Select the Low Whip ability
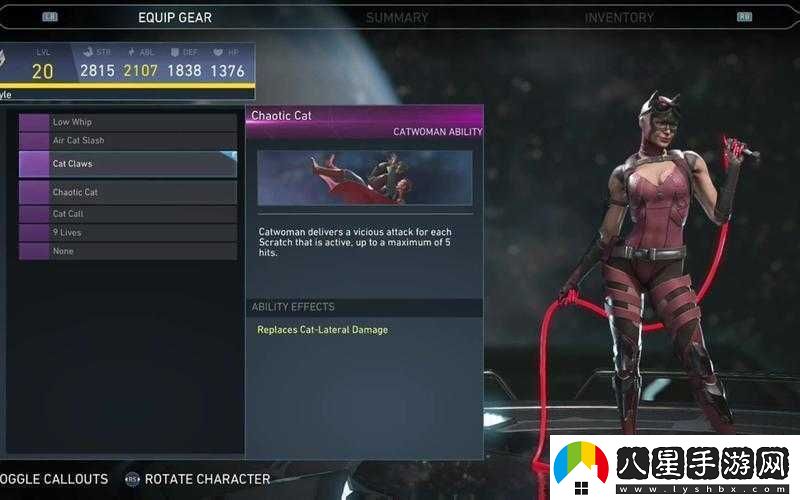Viewport: 800px width, 500px height. [x=128, y=122]
